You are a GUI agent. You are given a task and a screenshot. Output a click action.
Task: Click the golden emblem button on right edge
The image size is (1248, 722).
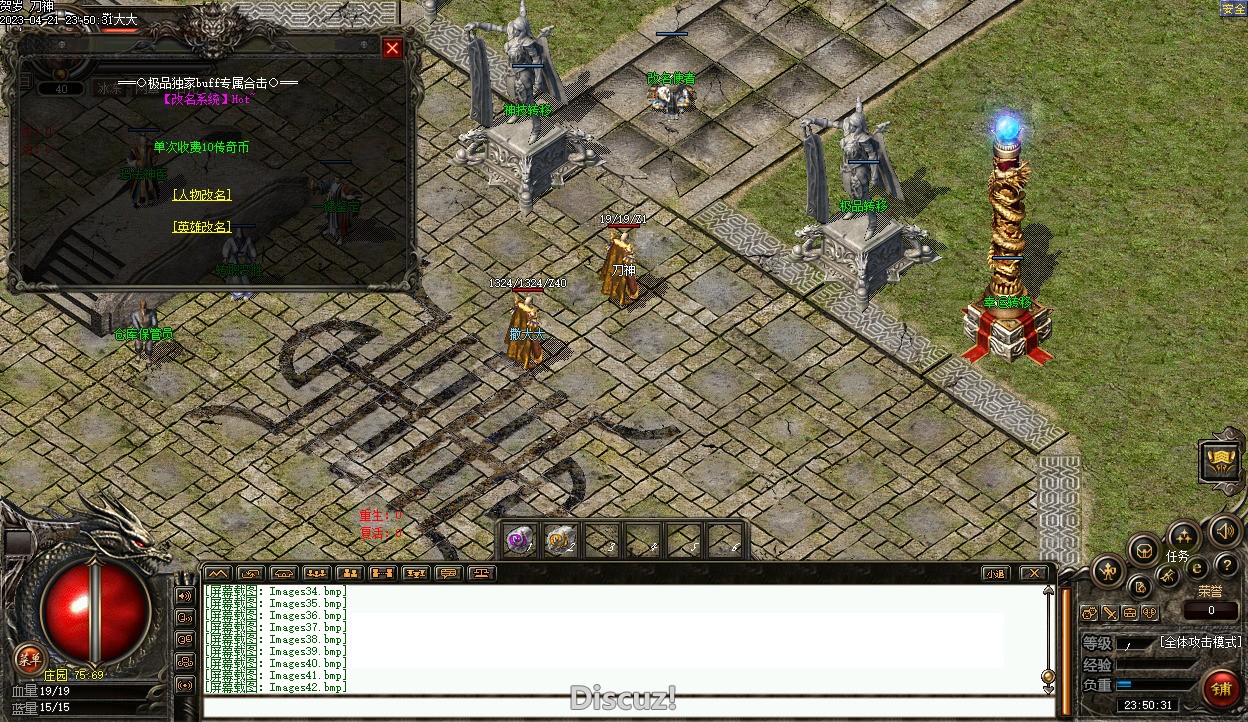pyautogui.click(x=1221, y=461)
